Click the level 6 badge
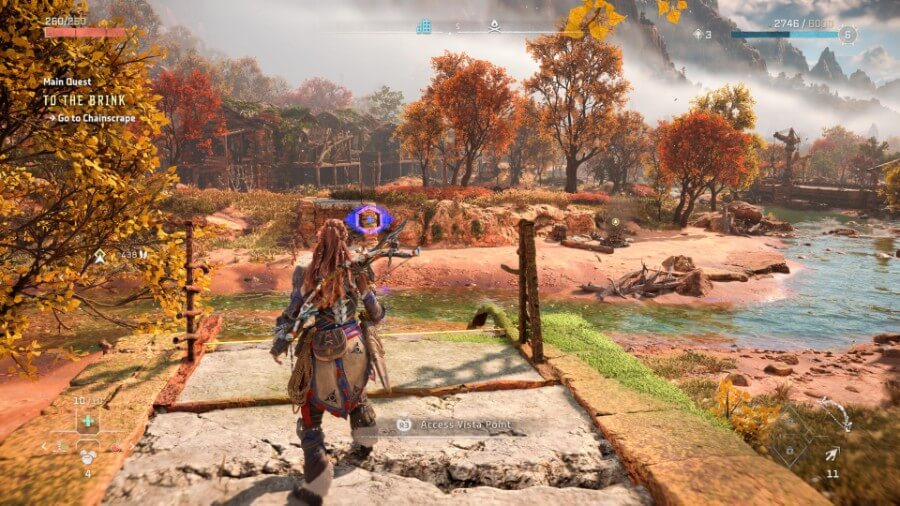The width and height of the screenshot is (900, 506). [848, 34]
